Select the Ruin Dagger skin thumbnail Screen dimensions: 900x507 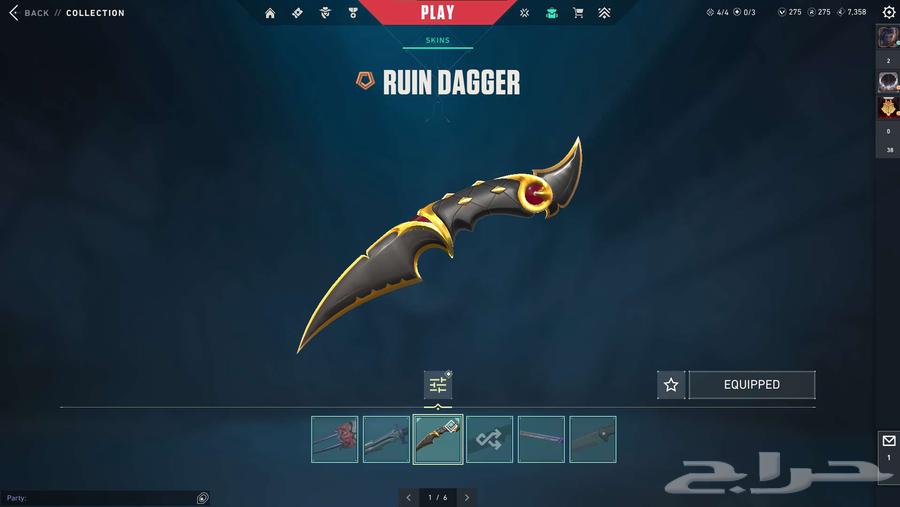coord(438,439)
